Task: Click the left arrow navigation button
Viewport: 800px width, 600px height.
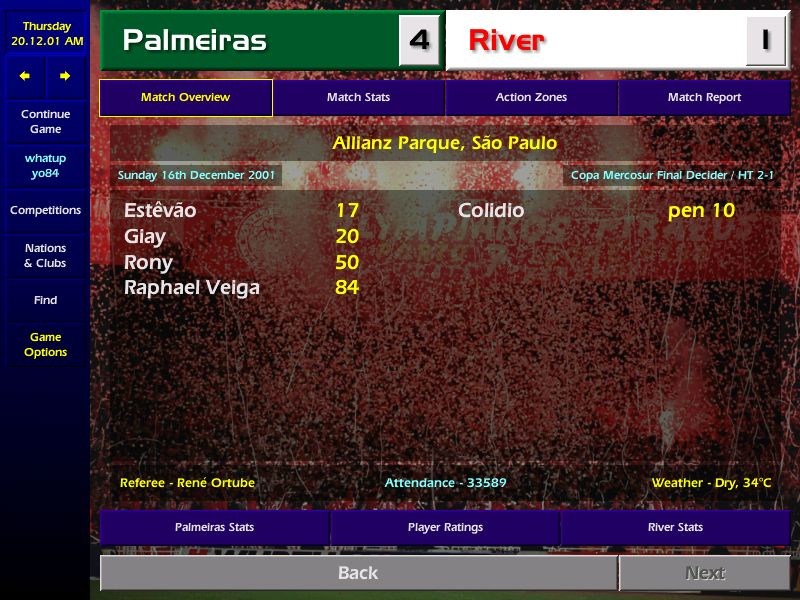Action: pyautogui.click(x=25, y=76)
